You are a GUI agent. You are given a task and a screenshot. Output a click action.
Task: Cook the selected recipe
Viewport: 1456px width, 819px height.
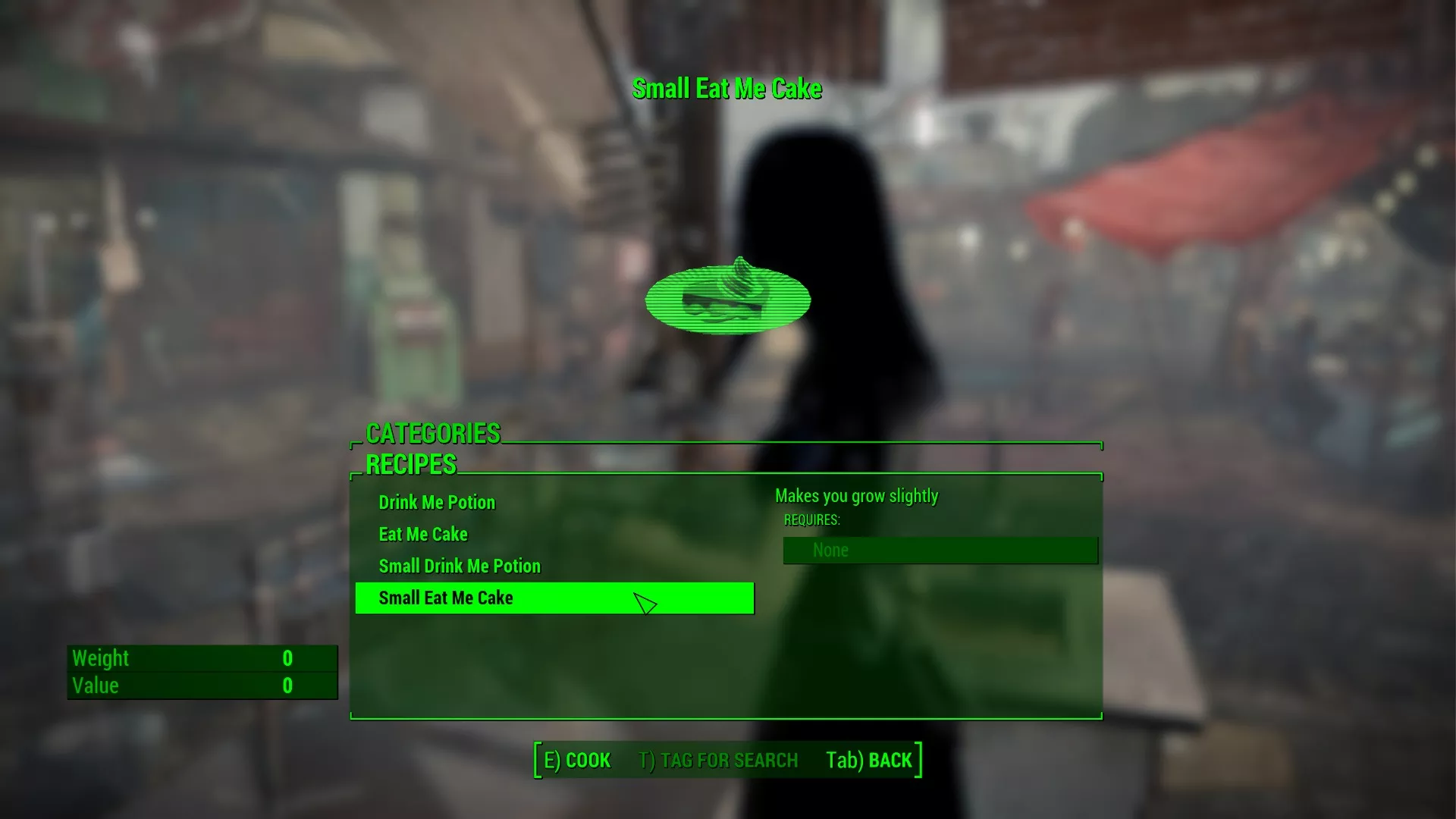point(577,761)
